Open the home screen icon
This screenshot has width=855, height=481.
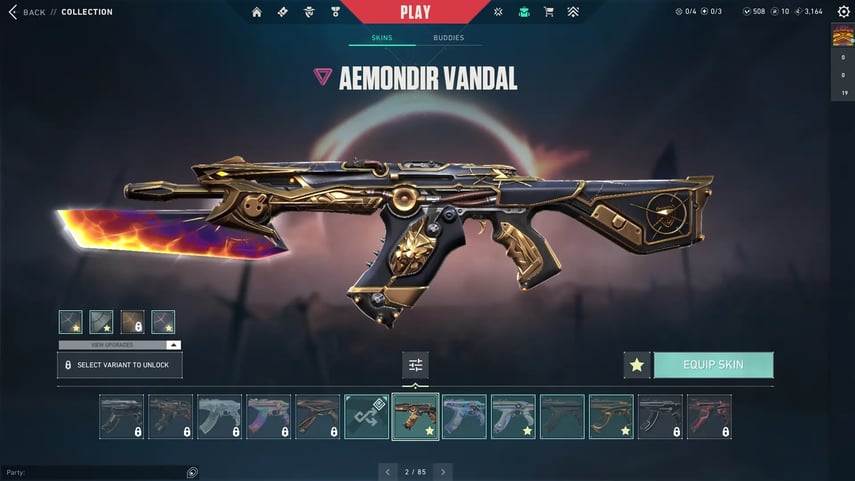coord(257,12)
